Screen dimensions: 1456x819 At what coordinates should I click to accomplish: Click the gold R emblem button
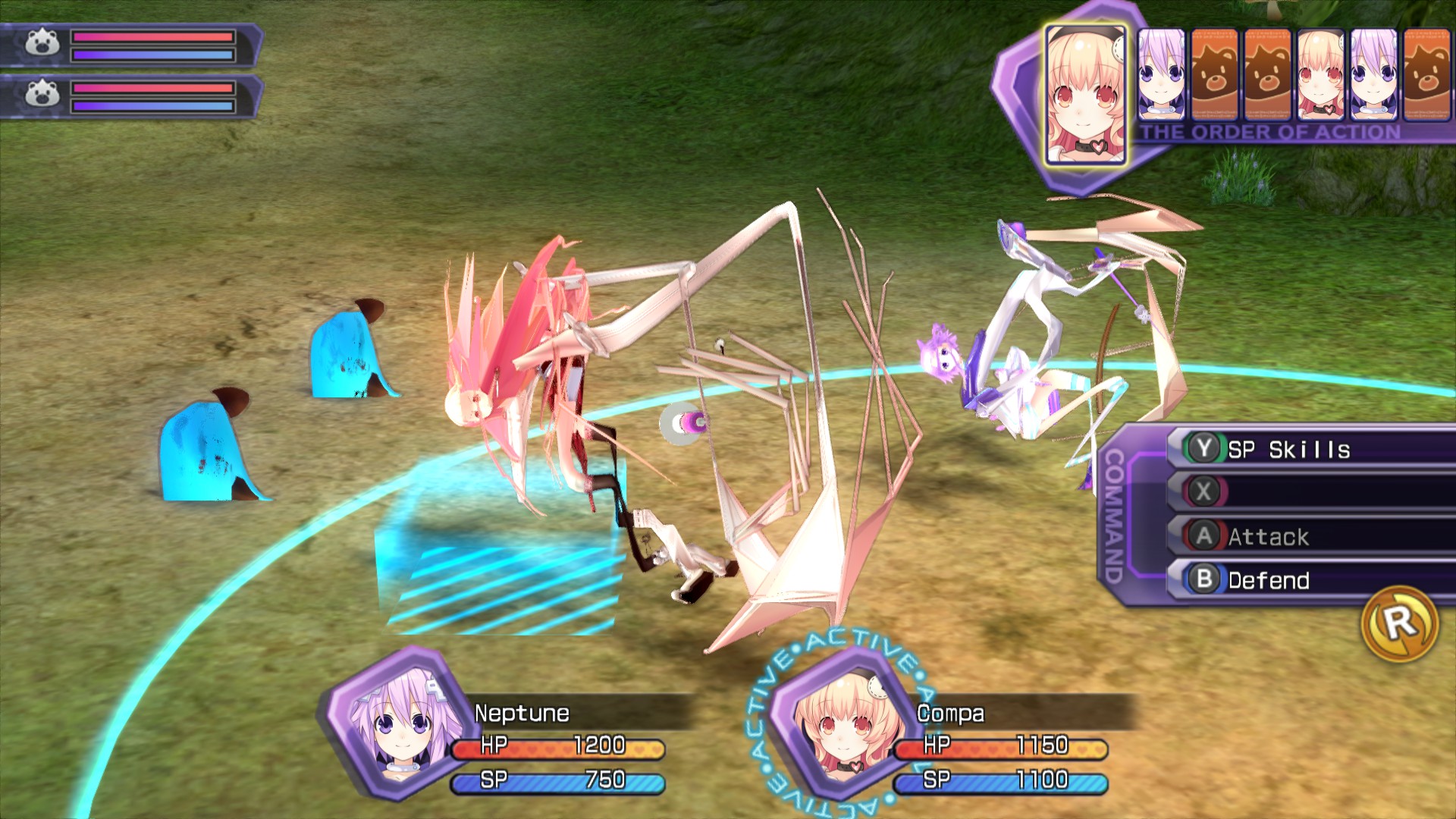1400,624
